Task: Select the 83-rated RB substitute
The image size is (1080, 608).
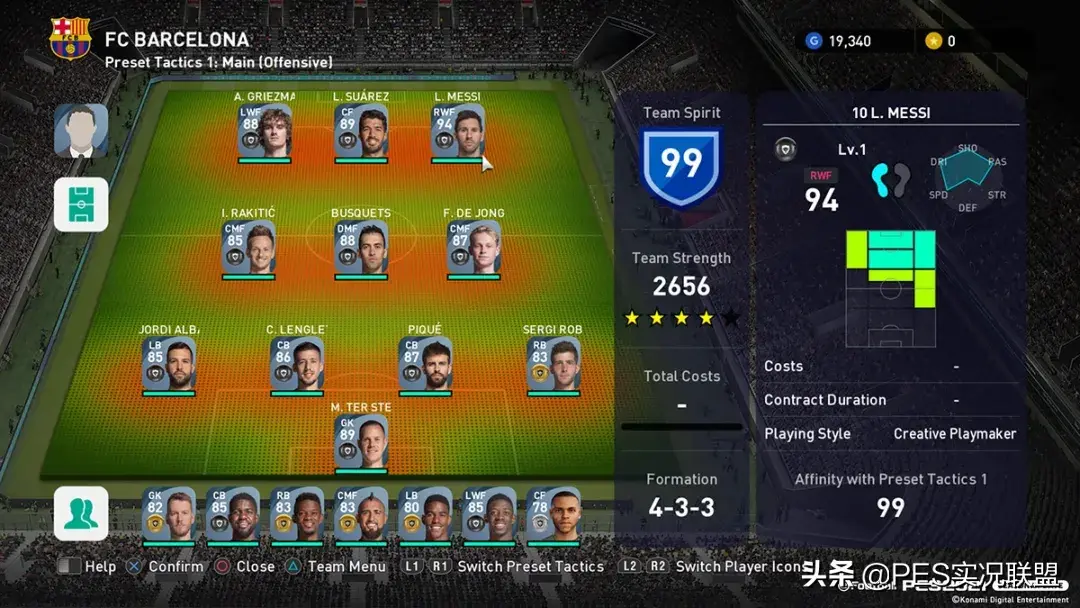Action: tap(297, 514)
